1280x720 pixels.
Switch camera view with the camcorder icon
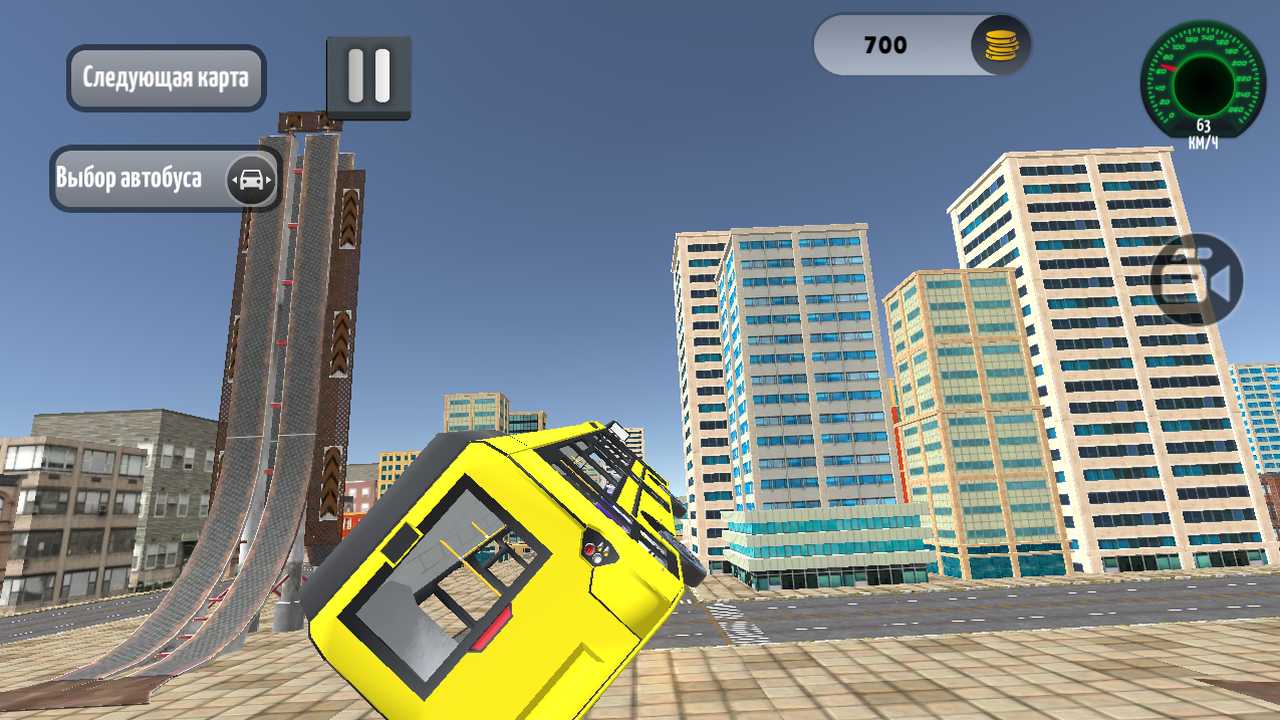[1196, 279]
